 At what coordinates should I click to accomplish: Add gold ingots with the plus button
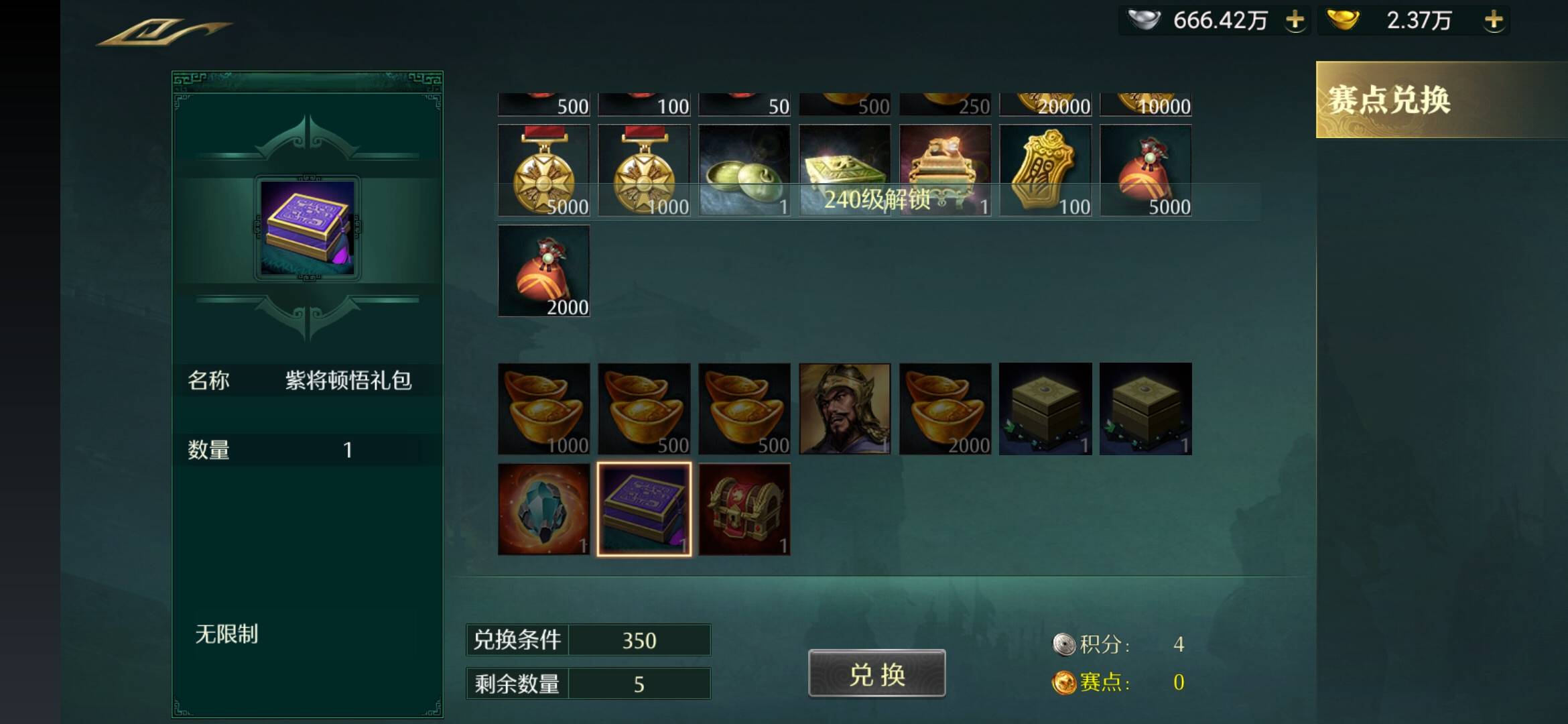pos(1494,20)
